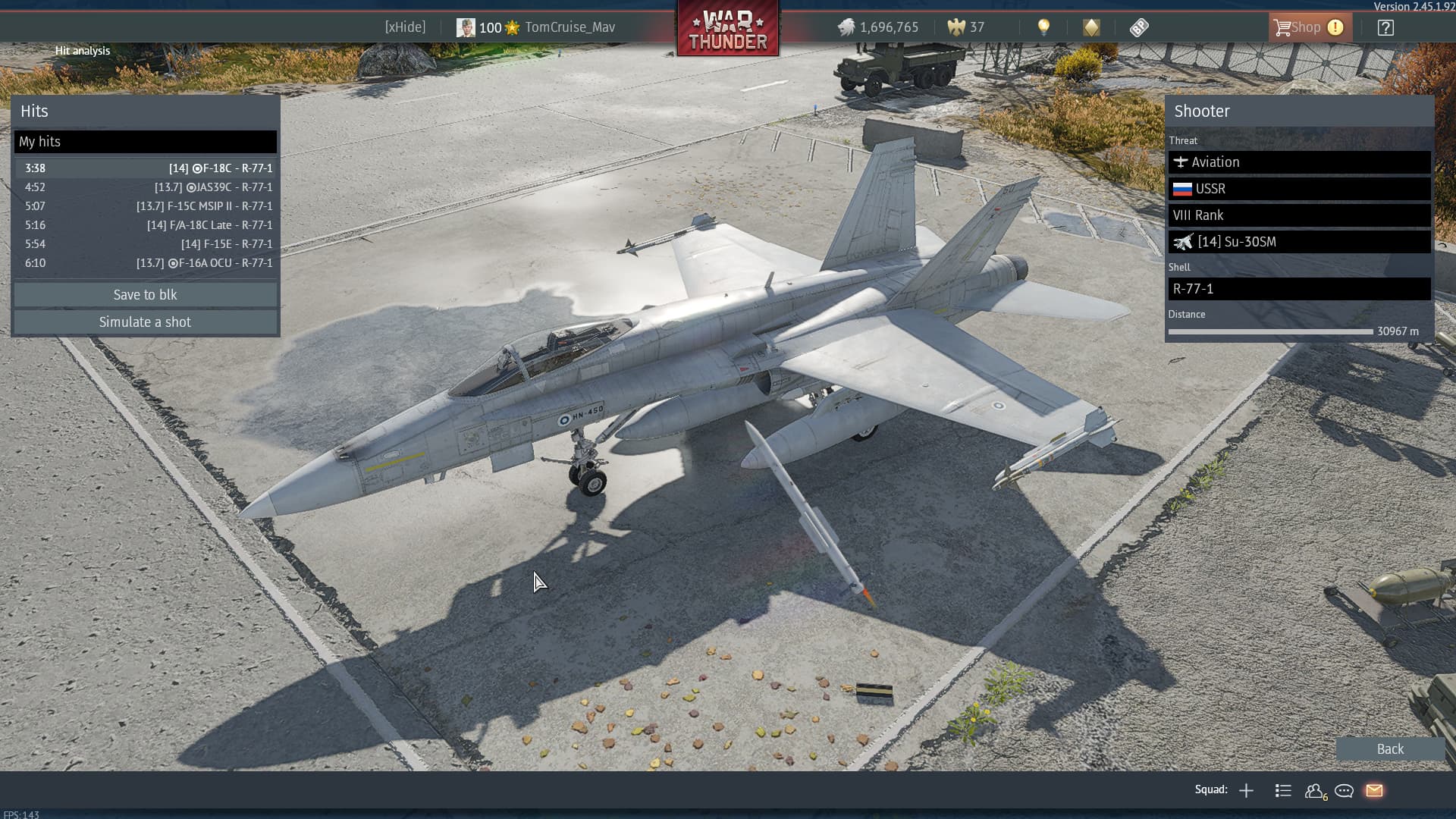Choose the 5:07 F-15C MSIP II hit
The height and width of the screenshot is (819, 1456).
145,206
